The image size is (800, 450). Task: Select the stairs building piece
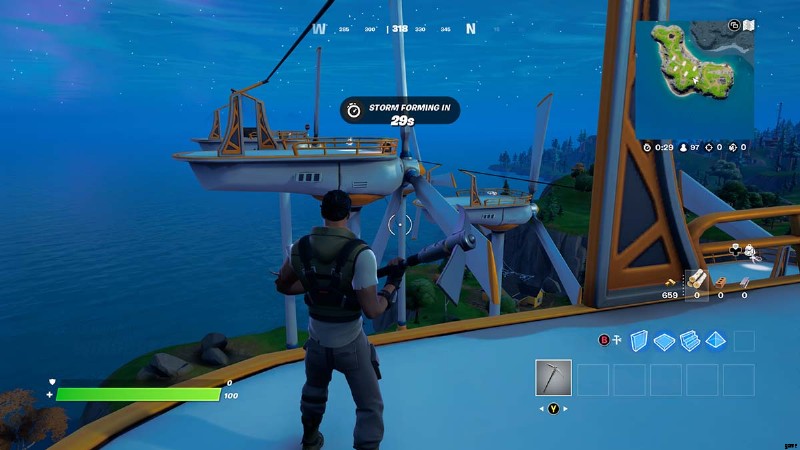[x=690, y=341]
